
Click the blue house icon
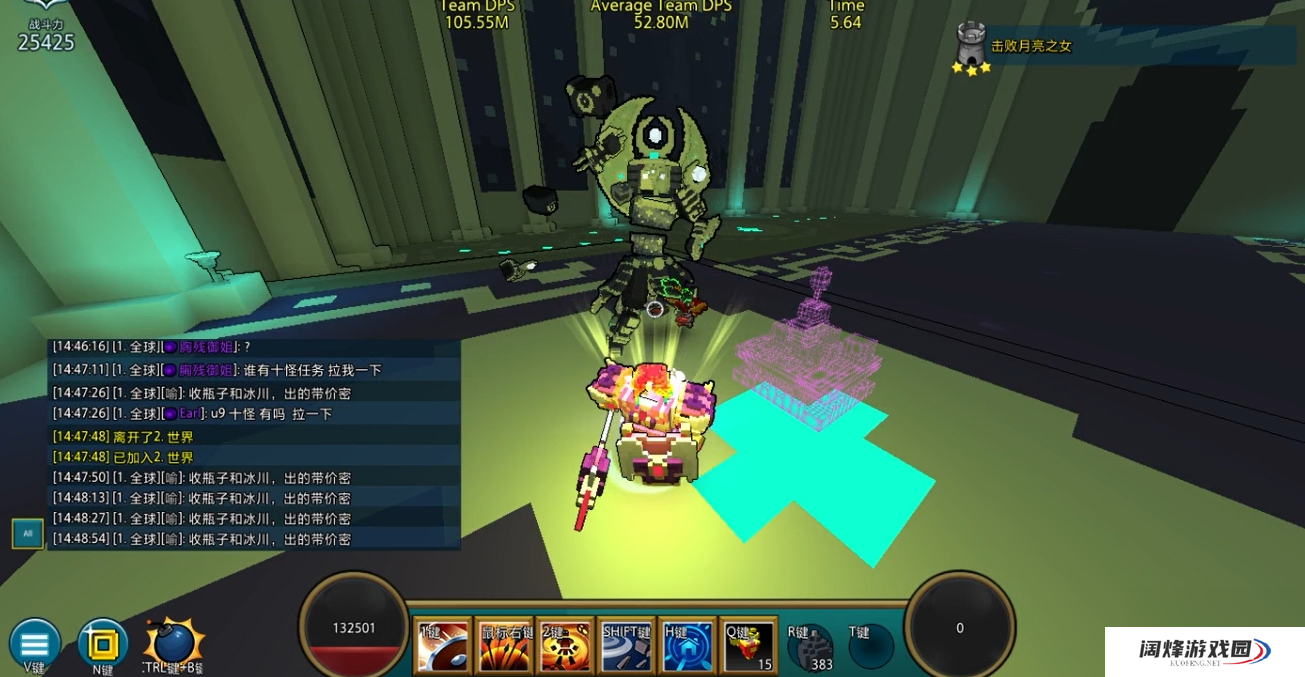coord(689,645)
